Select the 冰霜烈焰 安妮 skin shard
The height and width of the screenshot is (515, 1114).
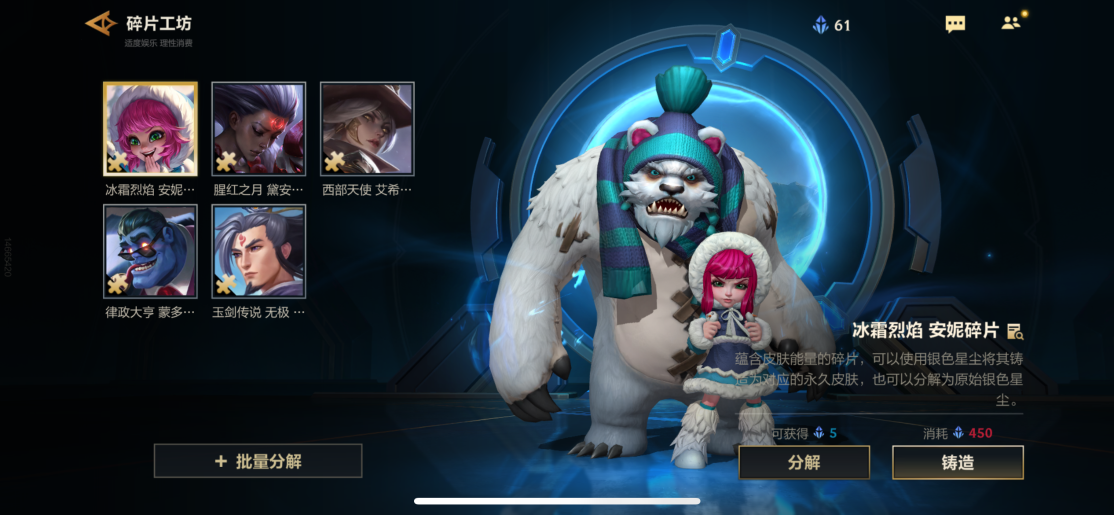(x=150, y=129)
